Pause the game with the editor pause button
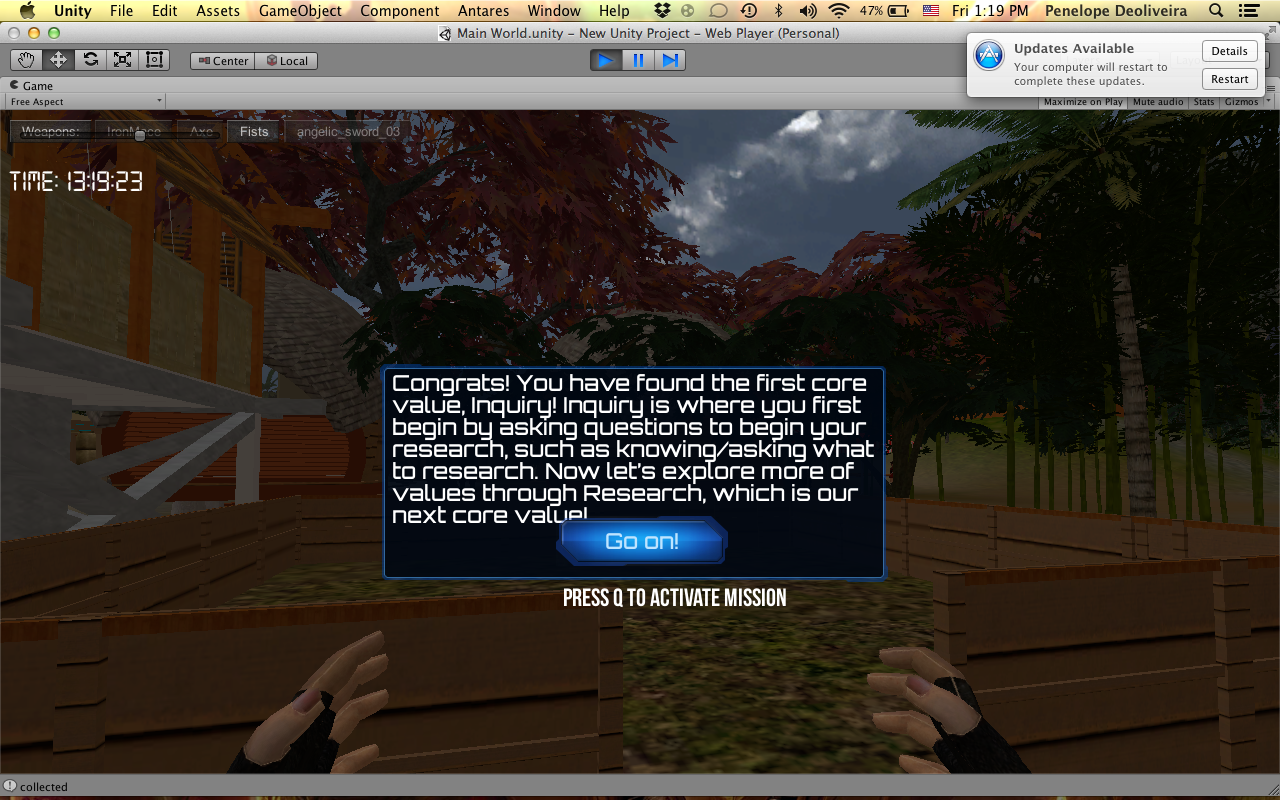The image size is (1280, 800). tap(638, 60)
